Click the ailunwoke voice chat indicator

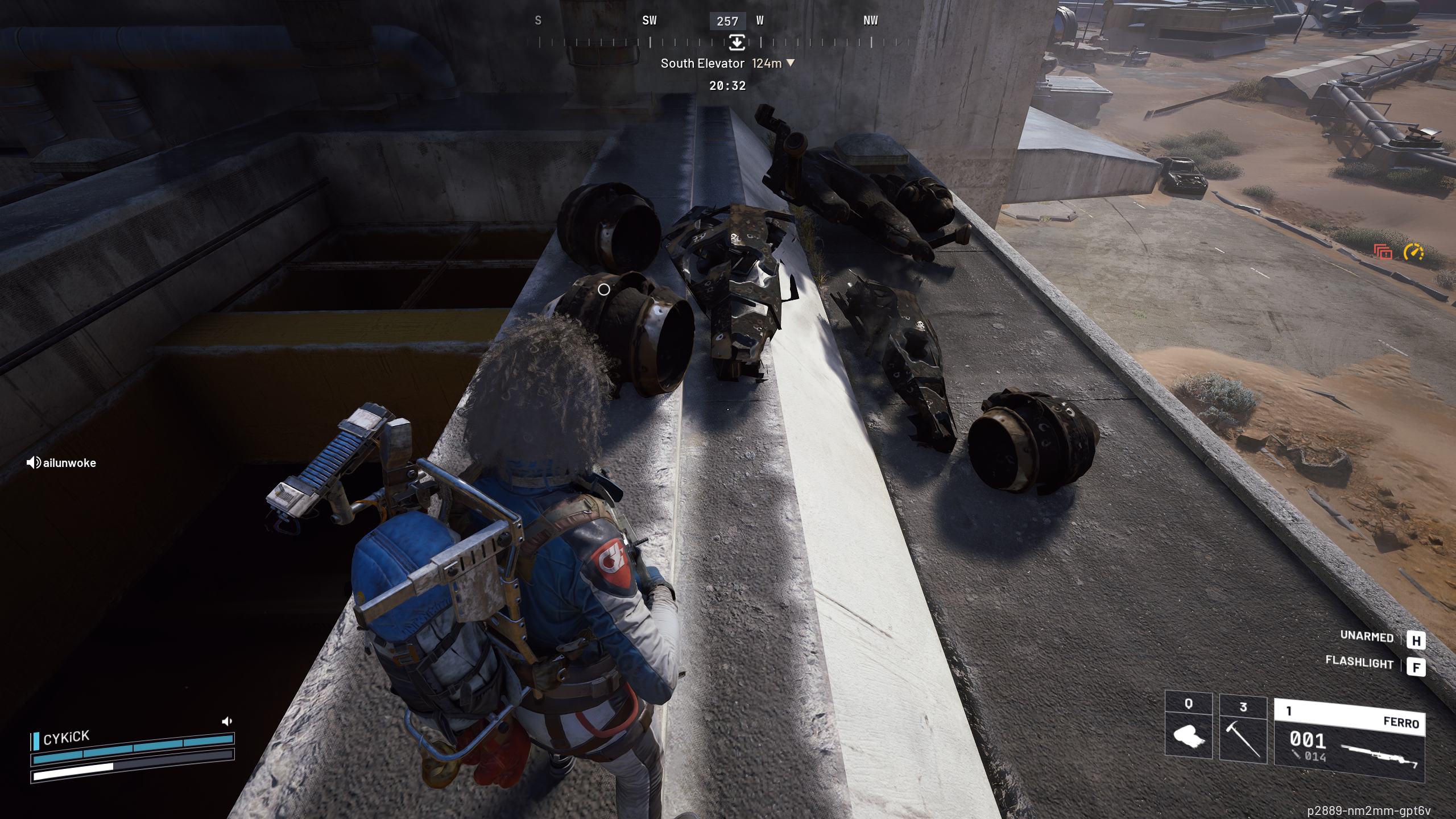point(61,463)
